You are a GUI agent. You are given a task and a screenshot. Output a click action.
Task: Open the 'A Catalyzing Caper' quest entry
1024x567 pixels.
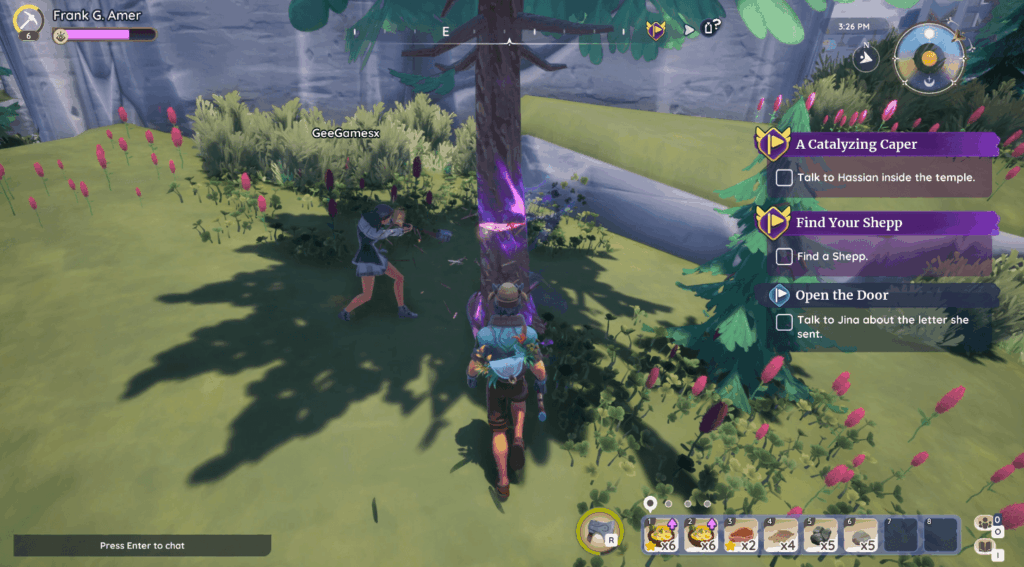pyautogui.click(x=856, y=144)
